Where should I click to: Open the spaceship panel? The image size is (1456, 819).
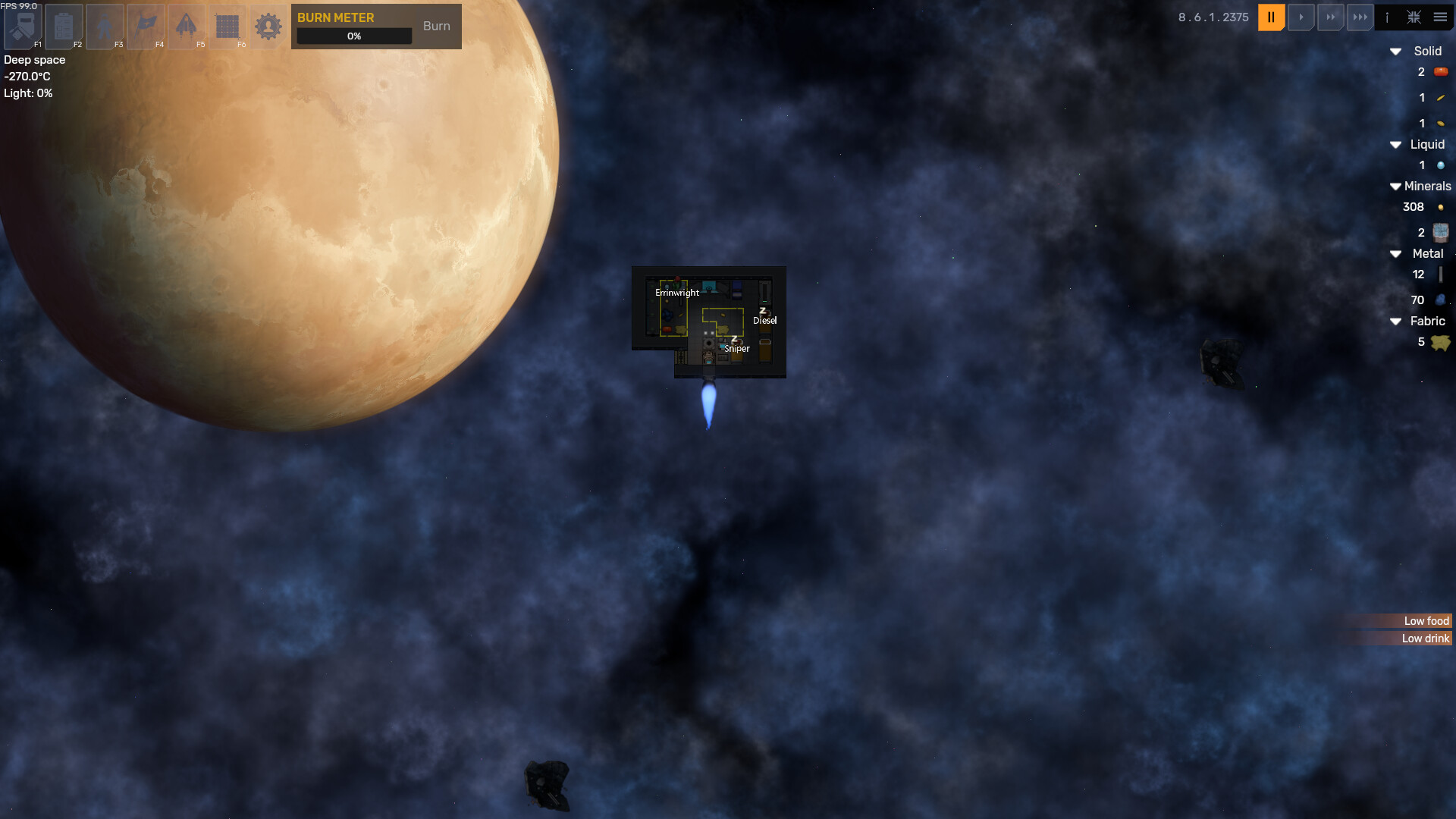tap(187, 27)
